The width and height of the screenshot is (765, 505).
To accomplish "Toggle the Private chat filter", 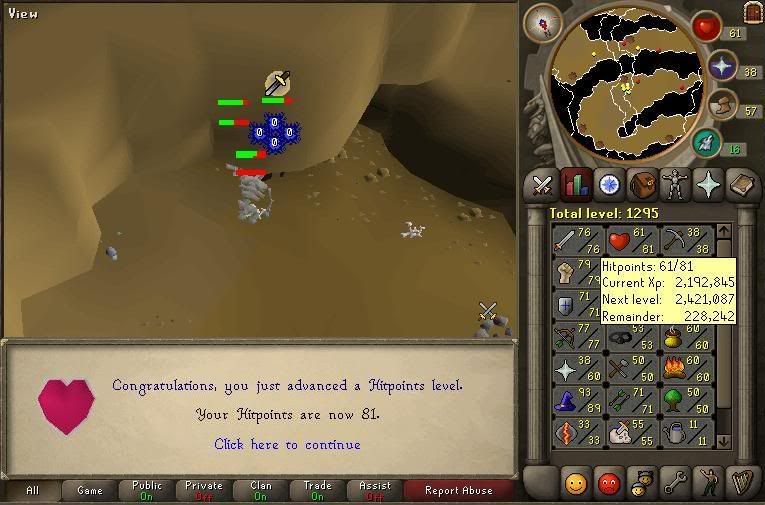I will tap(203, 490).
